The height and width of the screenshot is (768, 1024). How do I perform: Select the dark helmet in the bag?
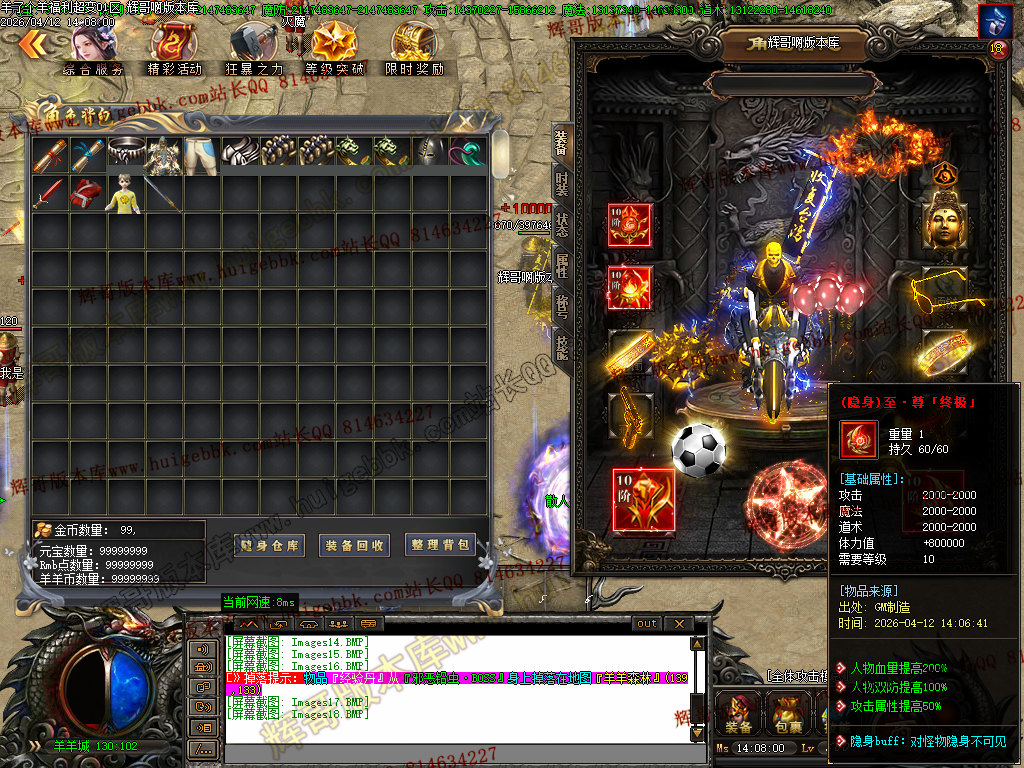click(x=430, y=154)
